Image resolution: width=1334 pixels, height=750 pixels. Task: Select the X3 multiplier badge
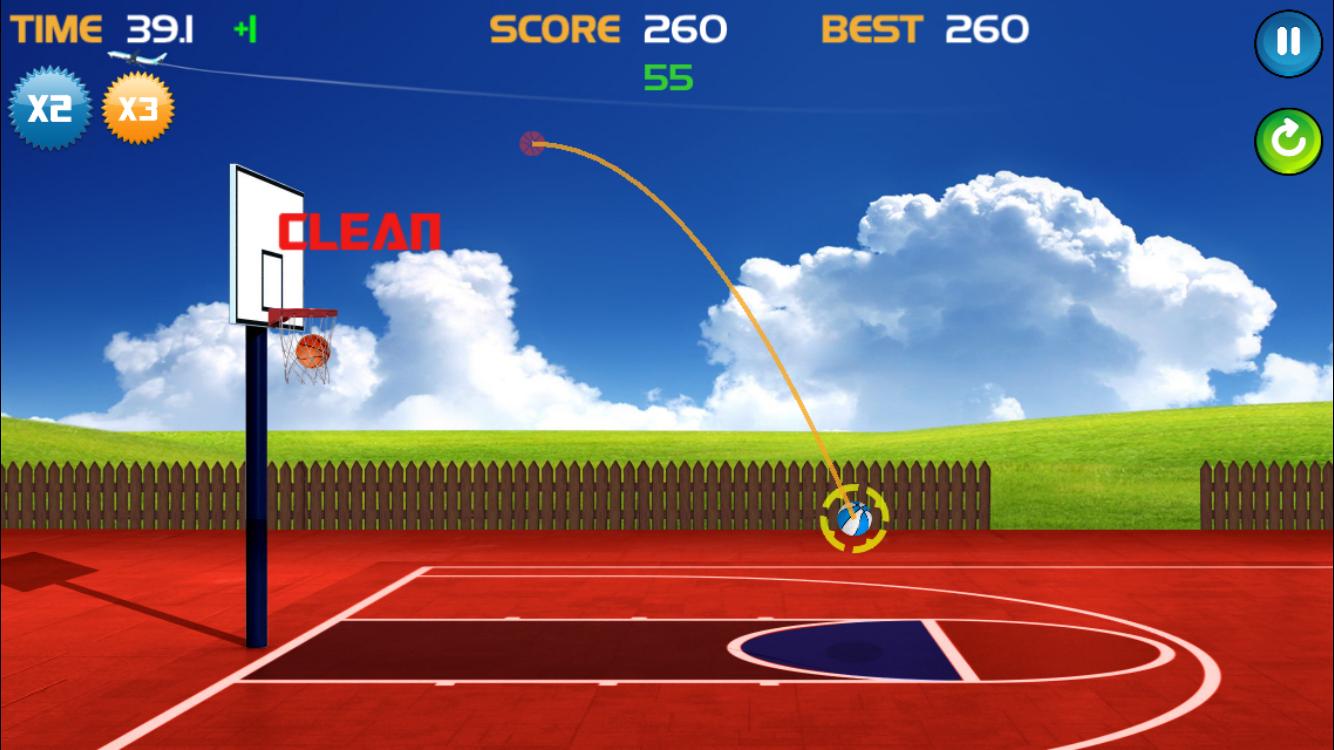click(139, 108)
